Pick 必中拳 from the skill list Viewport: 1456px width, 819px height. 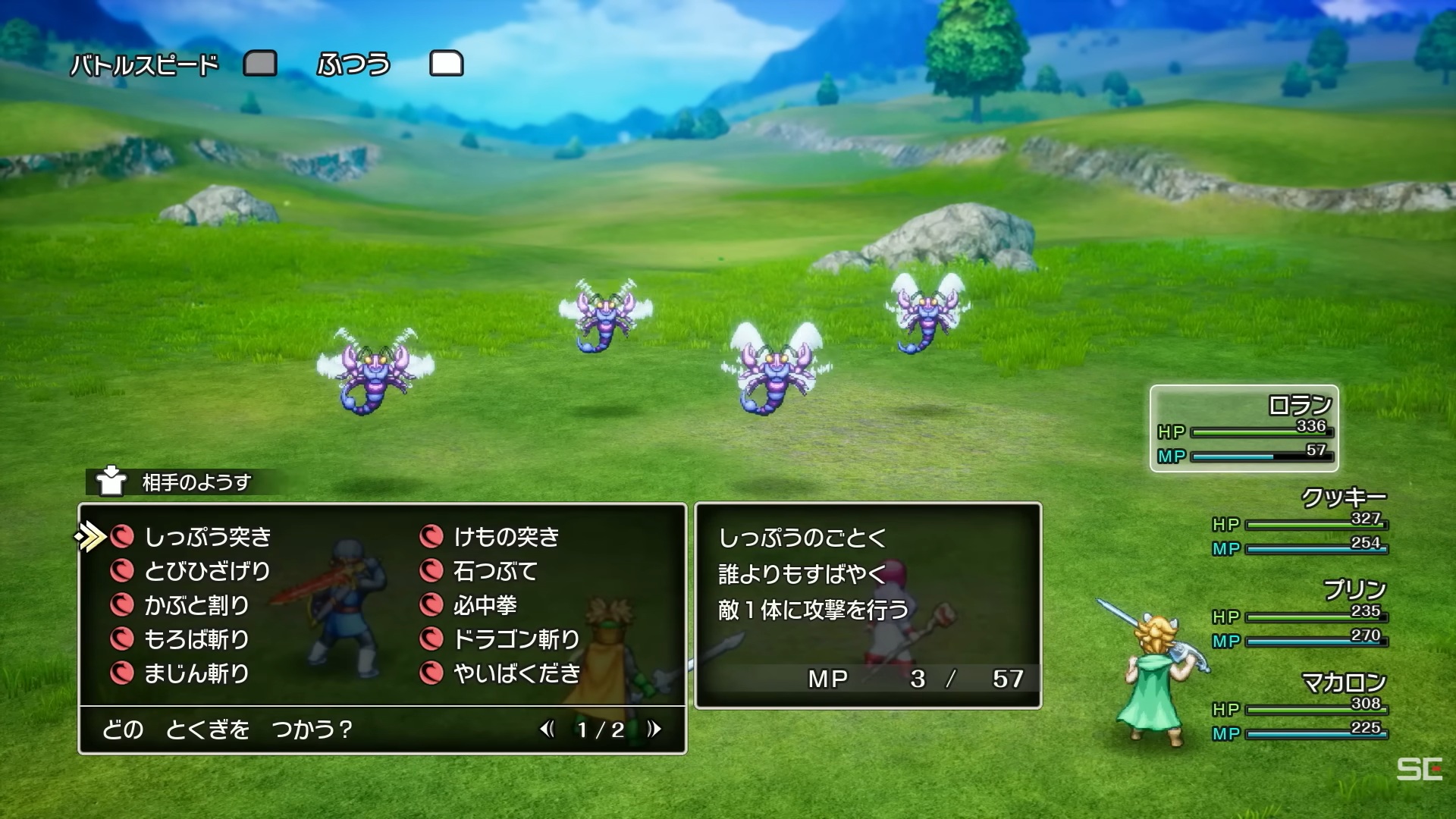click(485, 605)
